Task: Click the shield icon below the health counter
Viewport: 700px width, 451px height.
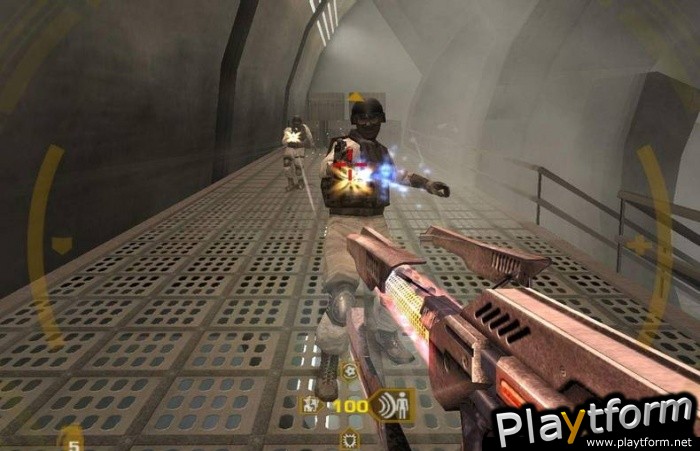Action: tap(350, 440)
